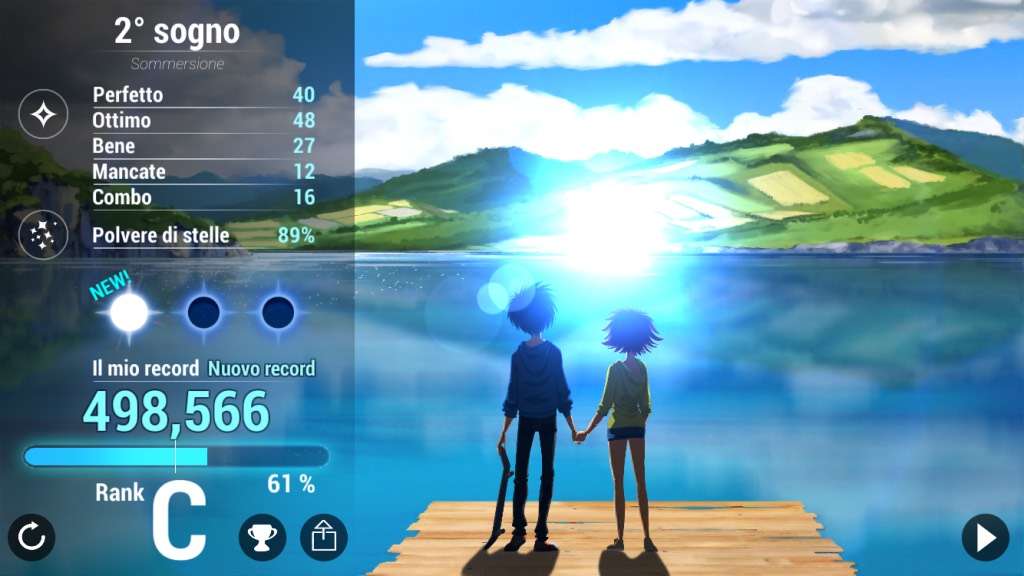This screenshot has width=1024, height=576.
Task: Share the result using the share icon
Action: point(324,538)
